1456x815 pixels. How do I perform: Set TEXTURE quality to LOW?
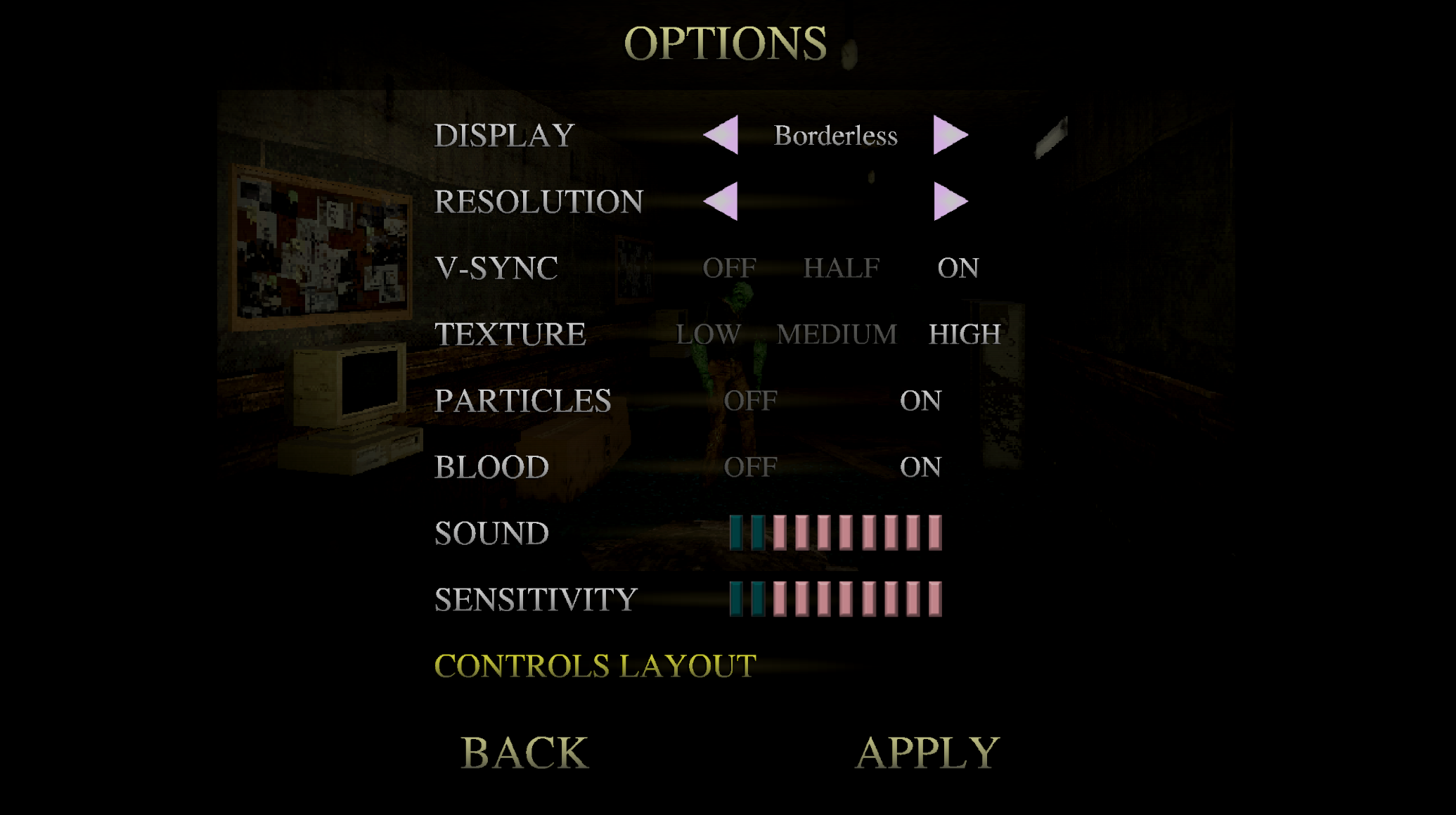[x=707, y=334]
